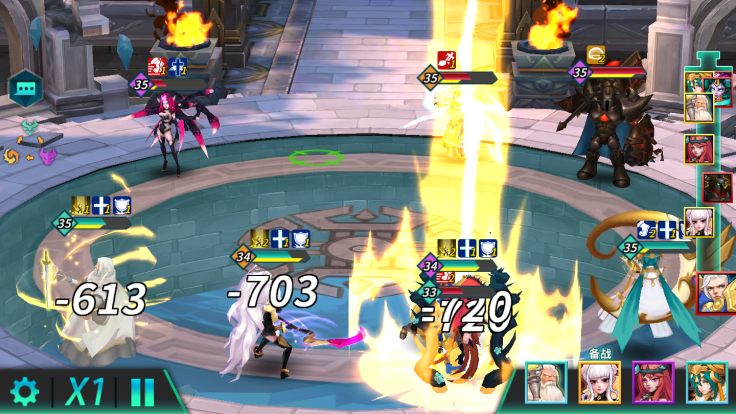Select the white-haired girl reserve portrait
The image size is (736, 414).
(599, 382)
